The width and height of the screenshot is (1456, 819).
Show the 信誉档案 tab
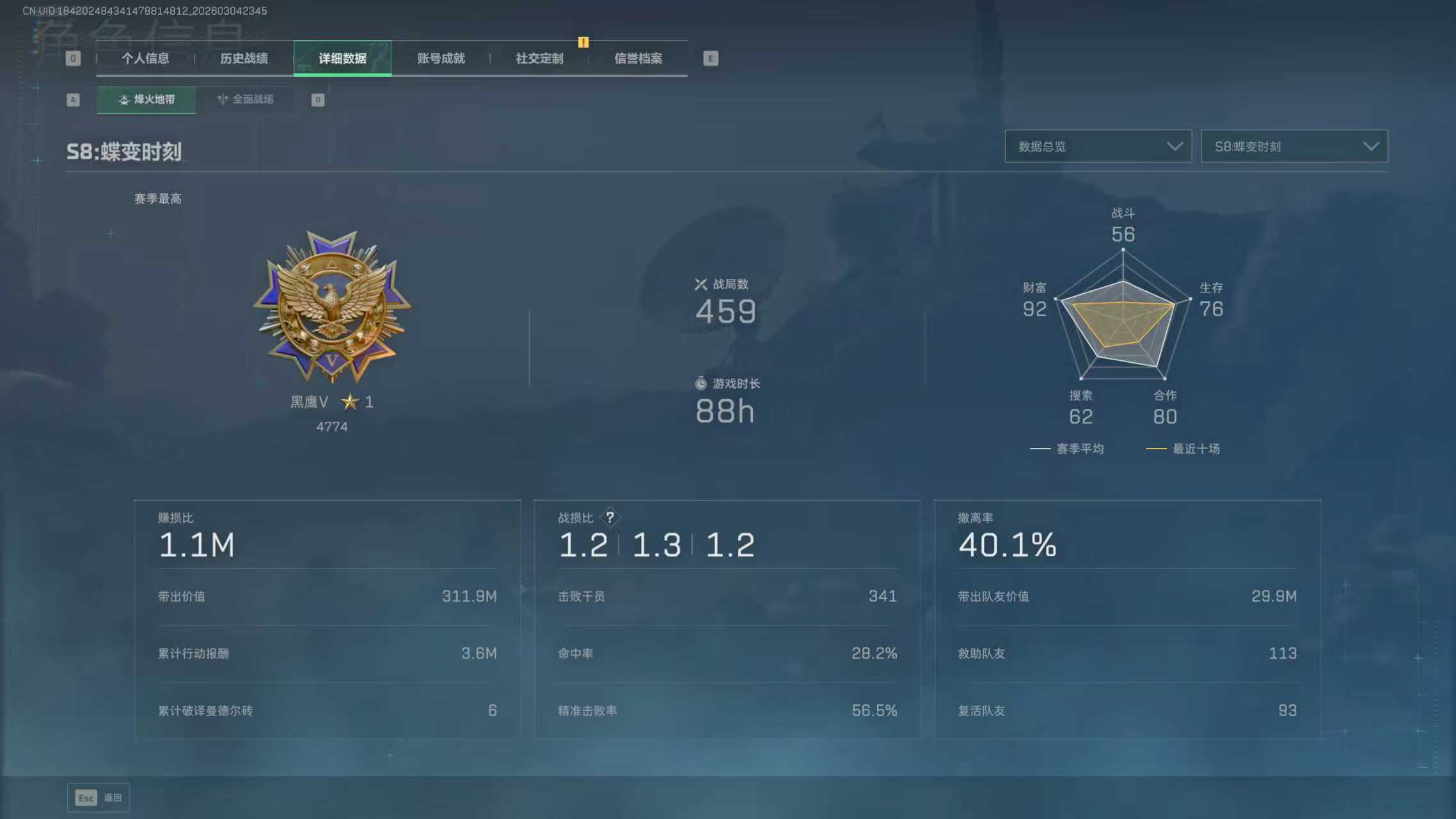coord(638,59)
